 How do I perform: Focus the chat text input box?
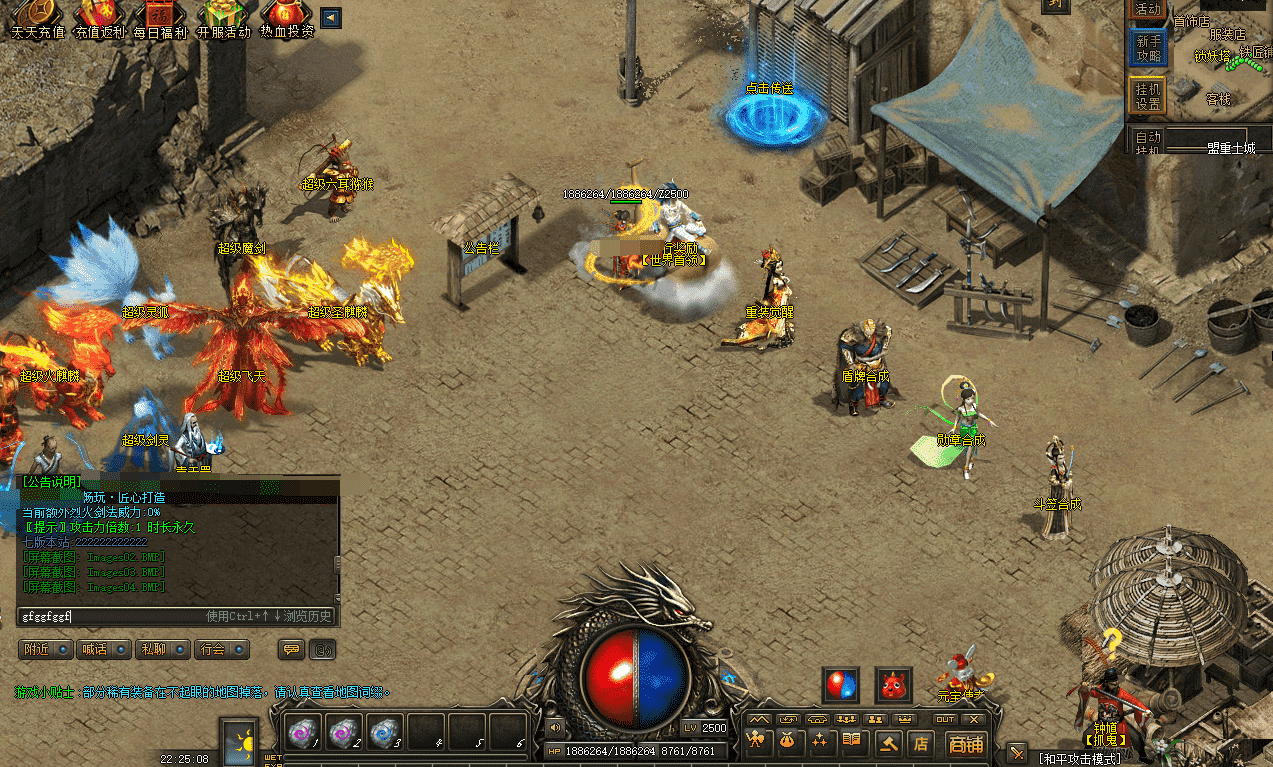[110, 616]
